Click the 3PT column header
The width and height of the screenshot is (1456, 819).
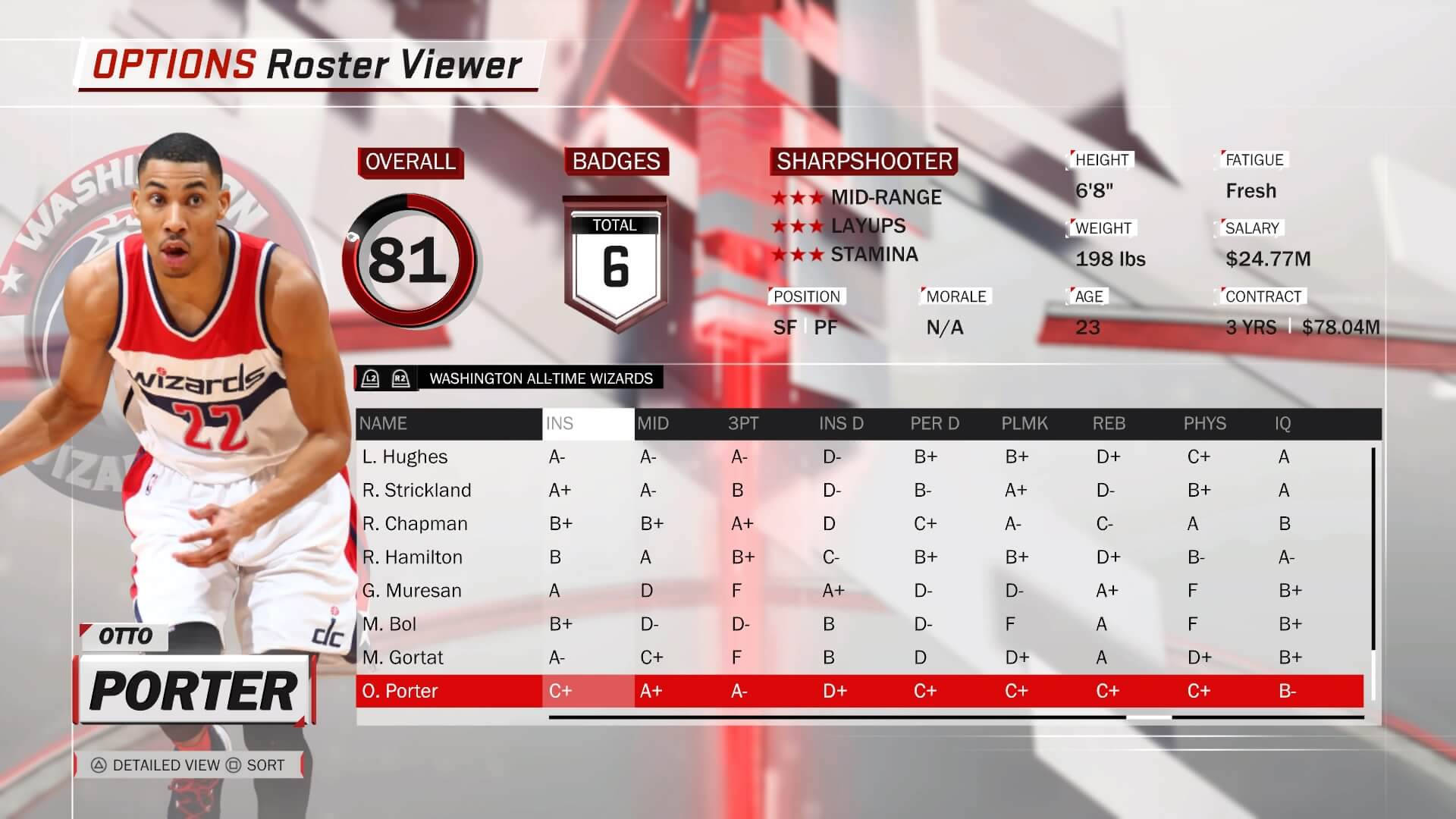coord(743,423)
